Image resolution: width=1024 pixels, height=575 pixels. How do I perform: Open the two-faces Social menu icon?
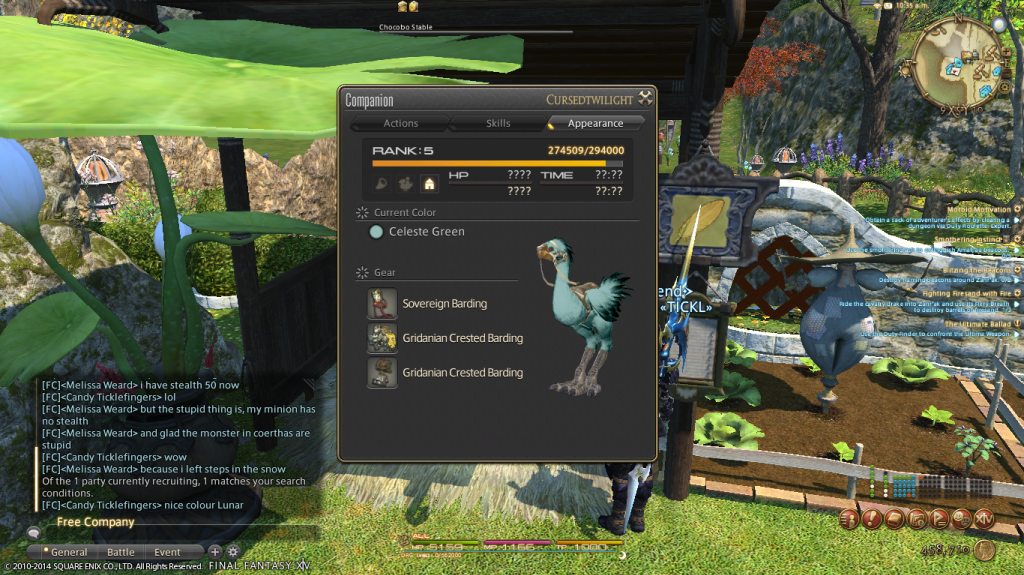pos(961,518)
